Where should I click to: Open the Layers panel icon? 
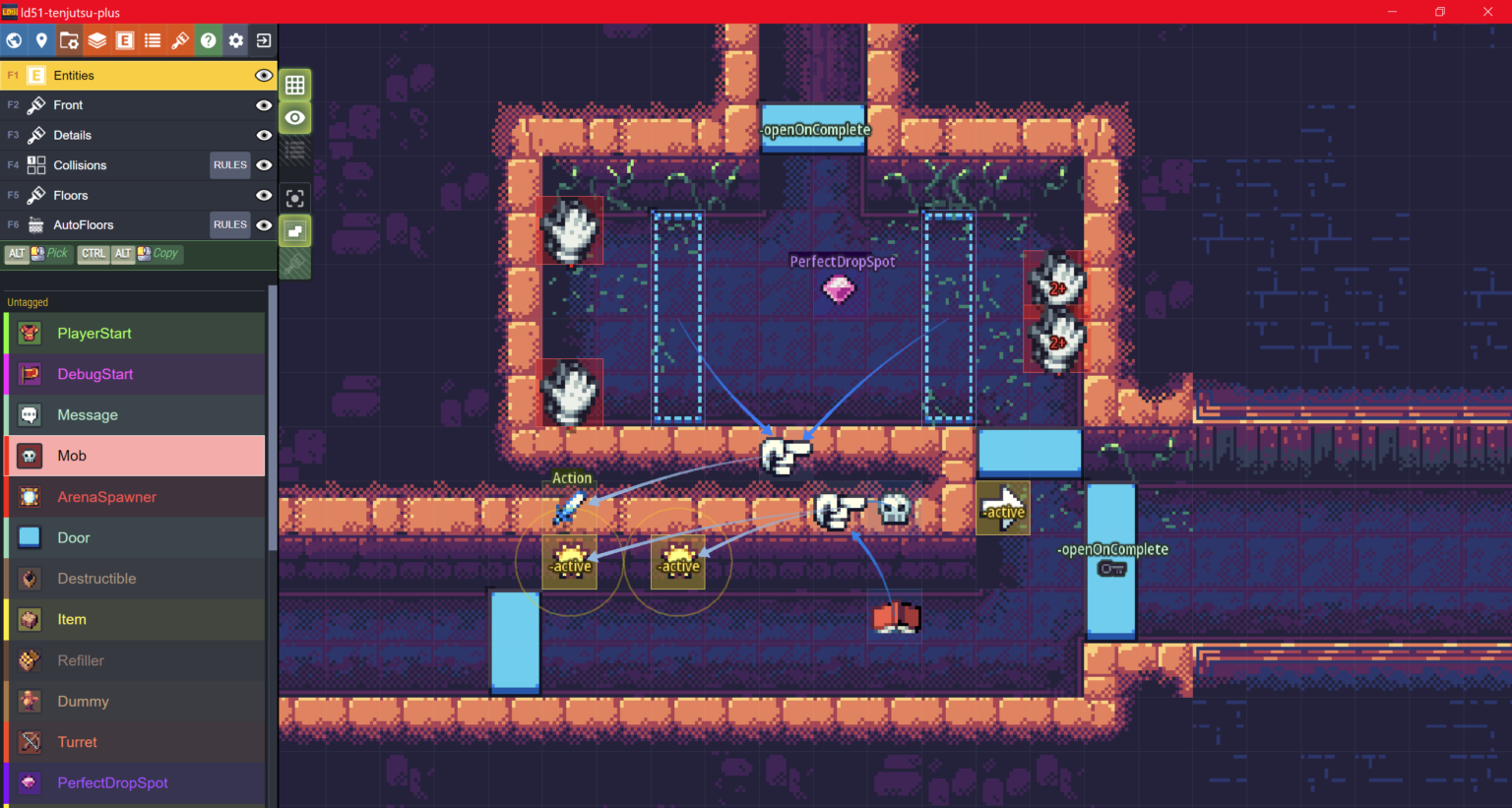96,40
